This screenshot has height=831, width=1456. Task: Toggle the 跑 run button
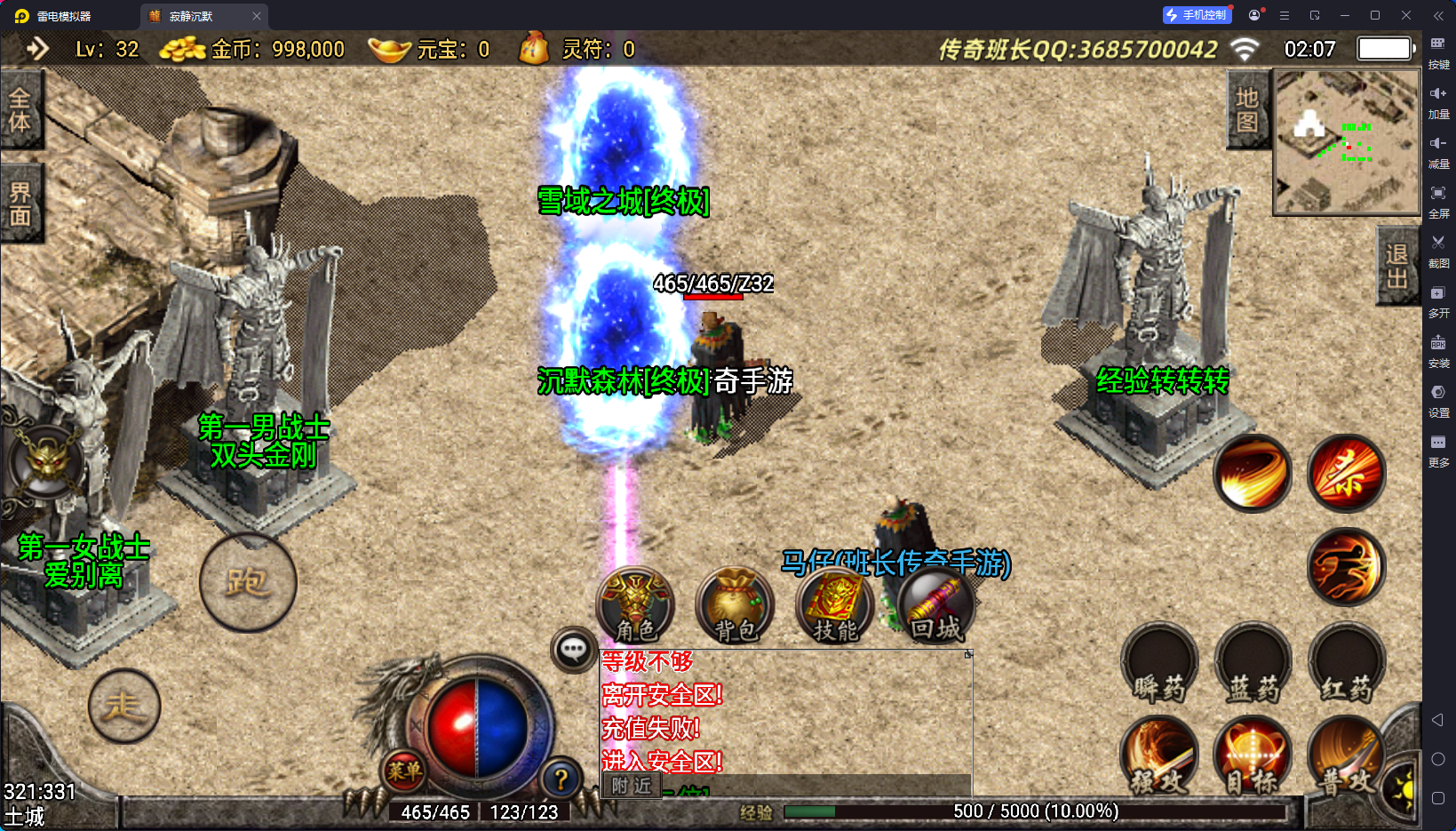248,582
